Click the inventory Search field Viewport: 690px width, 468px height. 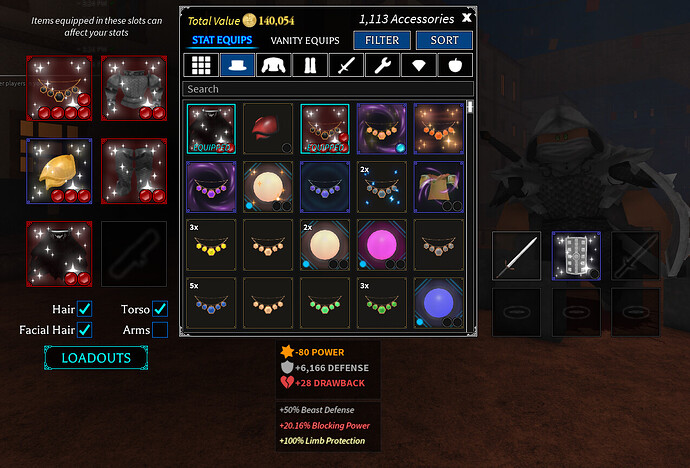coord(328,89)
